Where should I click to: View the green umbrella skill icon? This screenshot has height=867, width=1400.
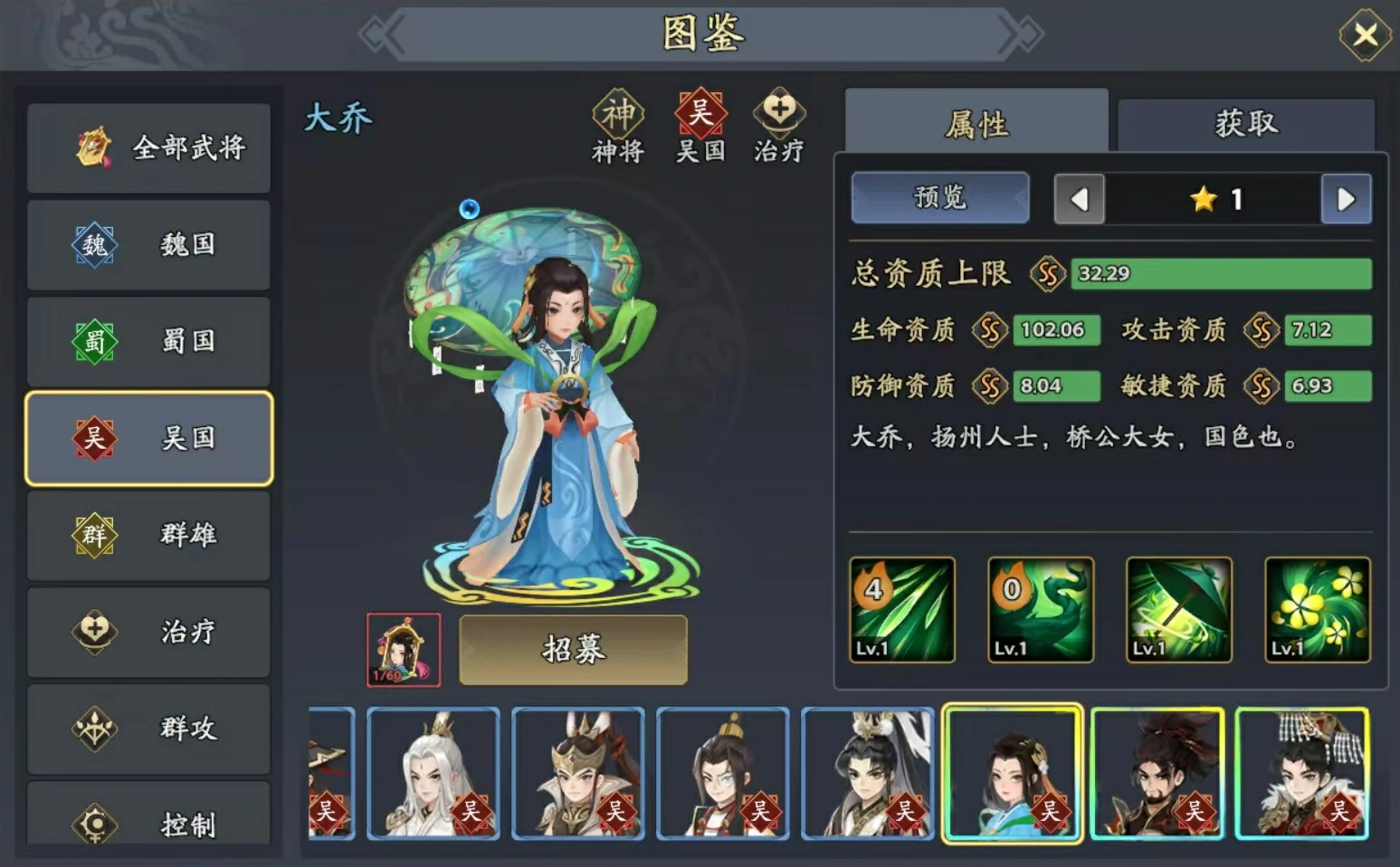click(1178, 610)
